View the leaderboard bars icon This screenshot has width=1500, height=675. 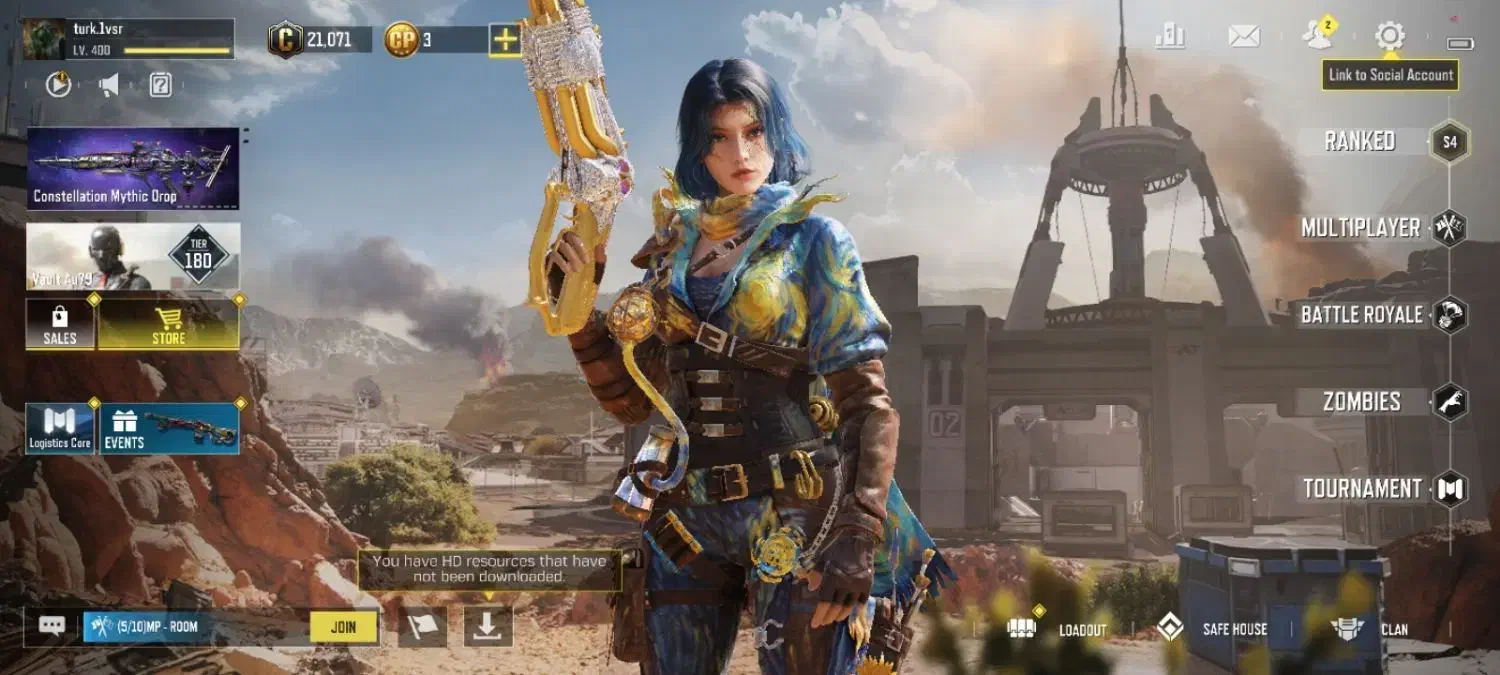tap(1169, 37)
